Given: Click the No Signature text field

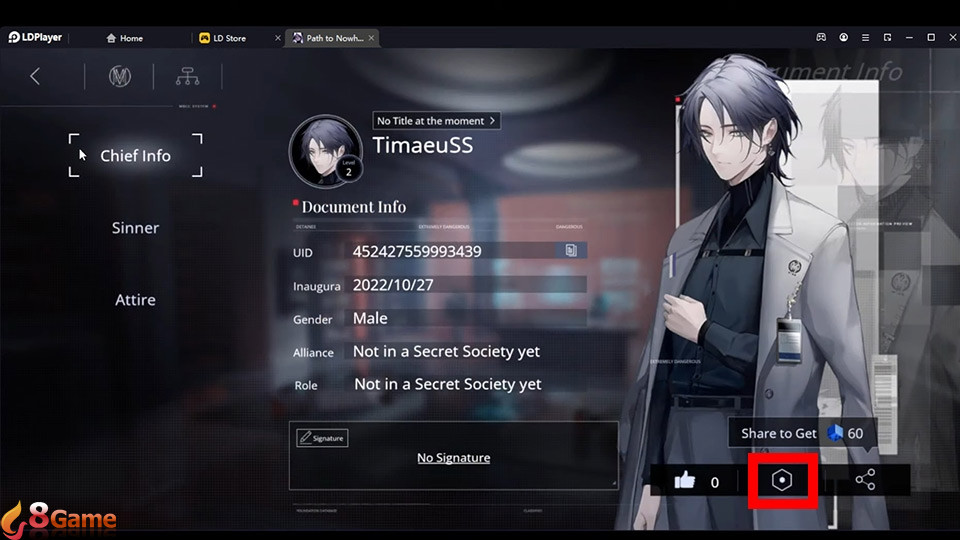Looking at the screenshot, I should [x=453, y=458].
